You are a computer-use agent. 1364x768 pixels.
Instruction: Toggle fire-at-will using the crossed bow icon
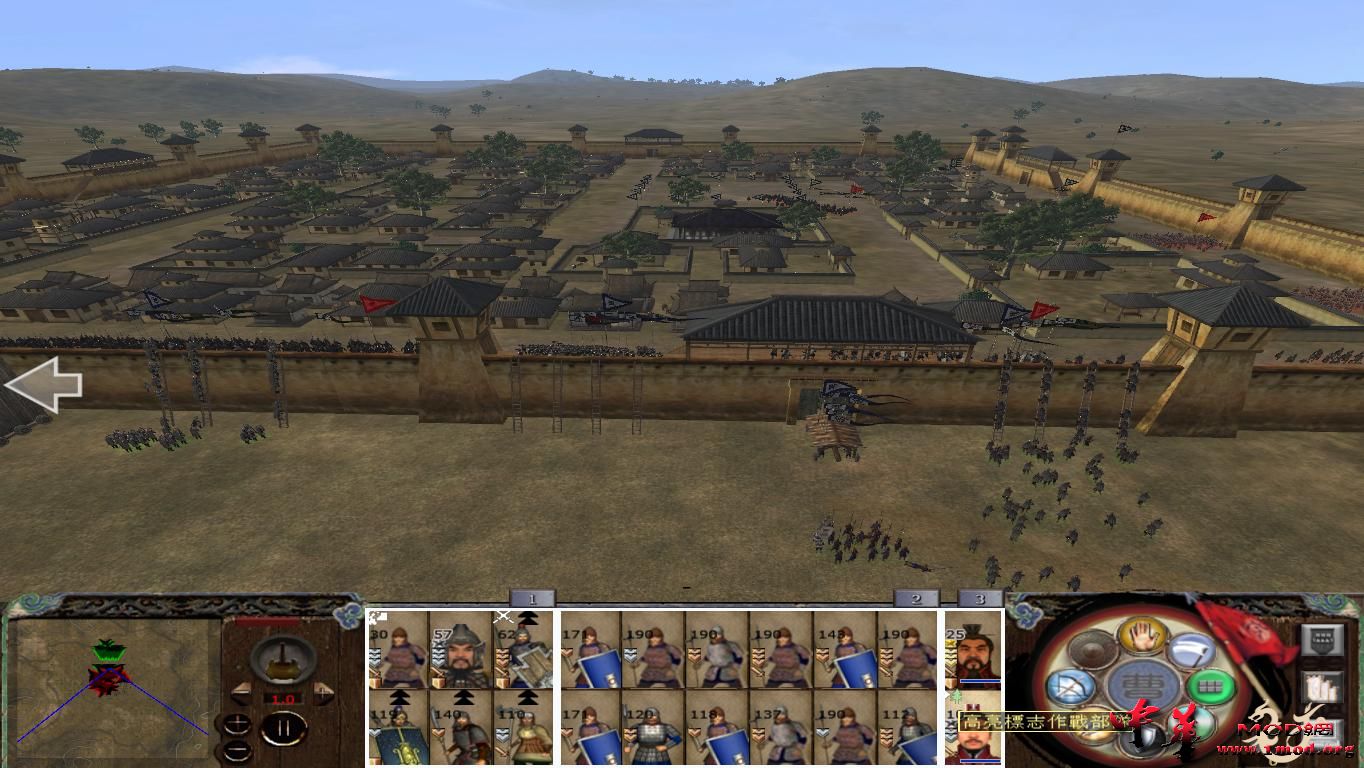pyautogui.click(x=1072, y=686)
